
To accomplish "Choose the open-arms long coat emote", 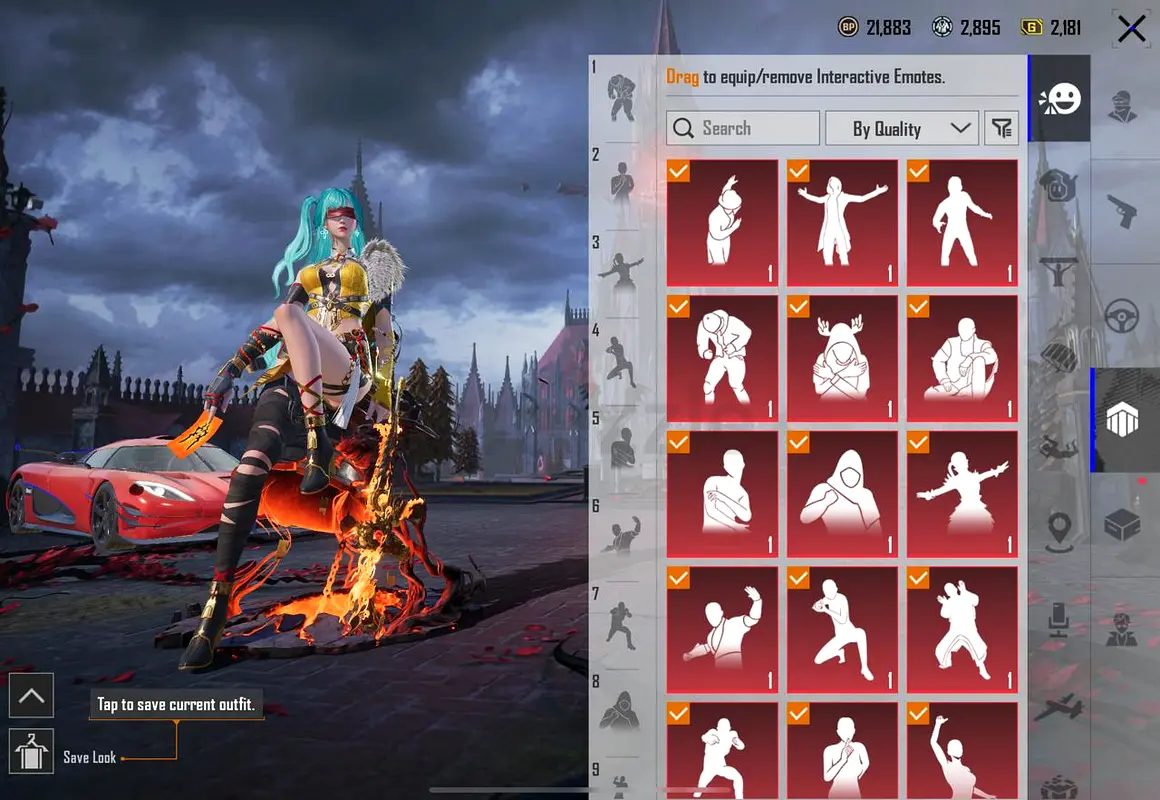I will 842,223.
